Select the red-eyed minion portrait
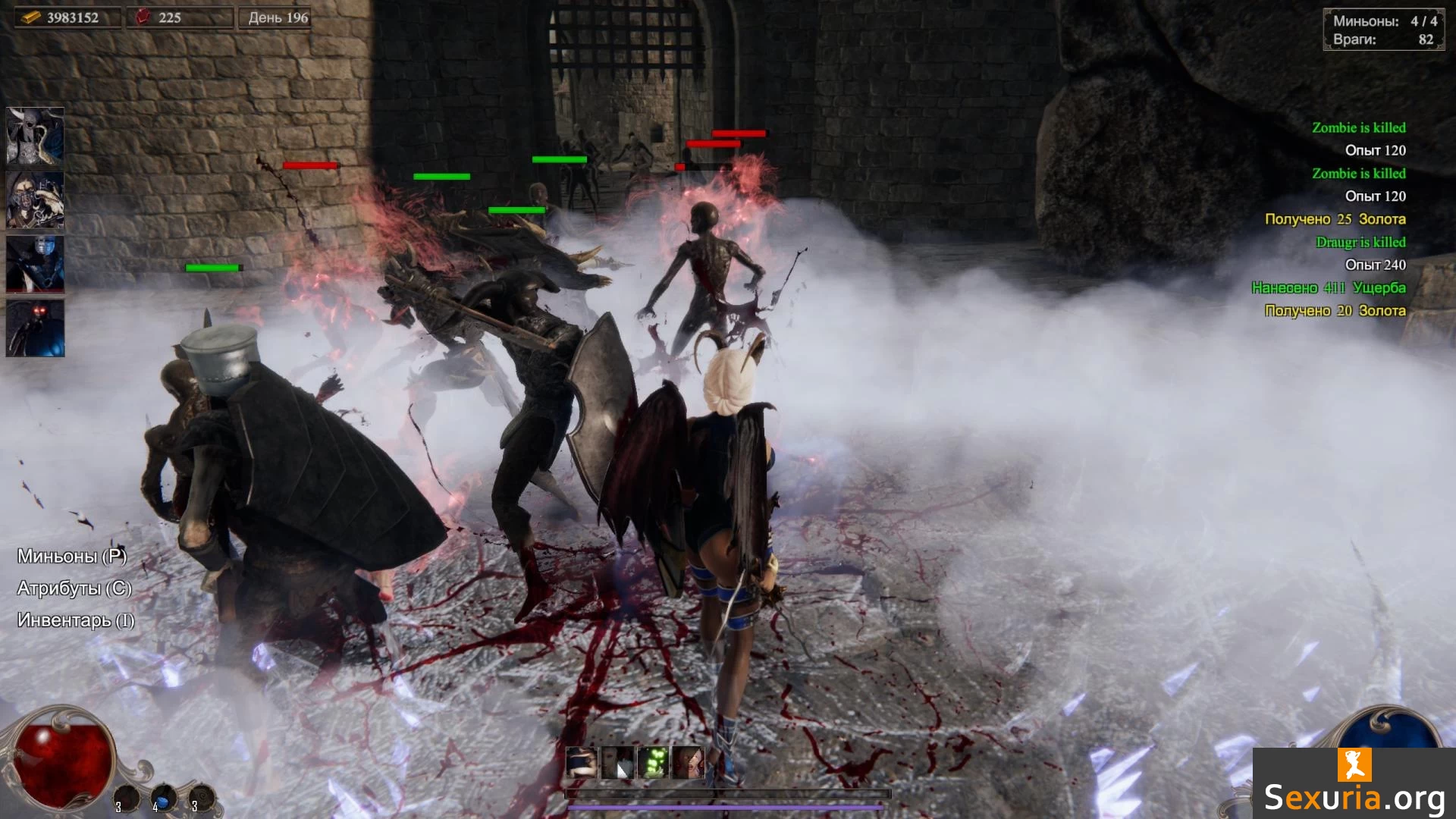Viewport: 1456px width, 819px height. tap(35, 328)
